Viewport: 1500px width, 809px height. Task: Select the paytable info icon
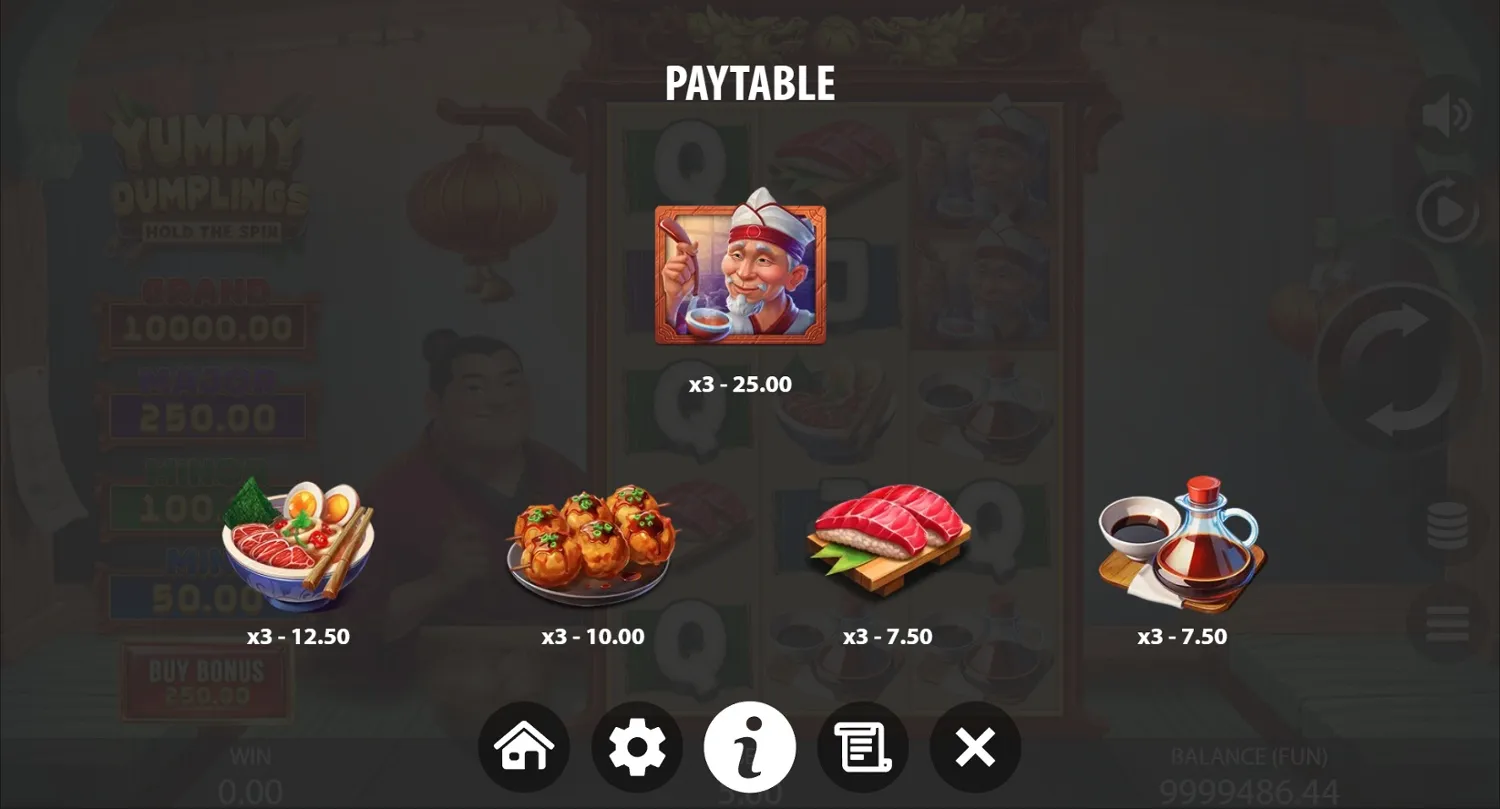750,746
